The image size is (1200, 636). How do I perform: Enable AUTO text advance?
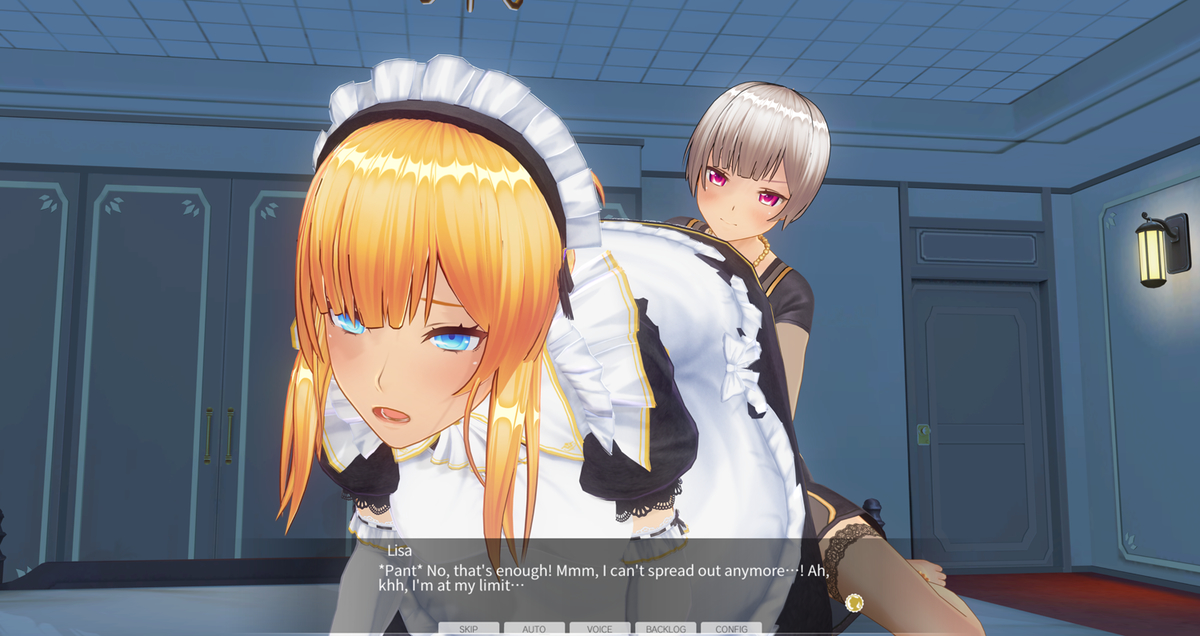pyautogui.click(x=534, y=629)
